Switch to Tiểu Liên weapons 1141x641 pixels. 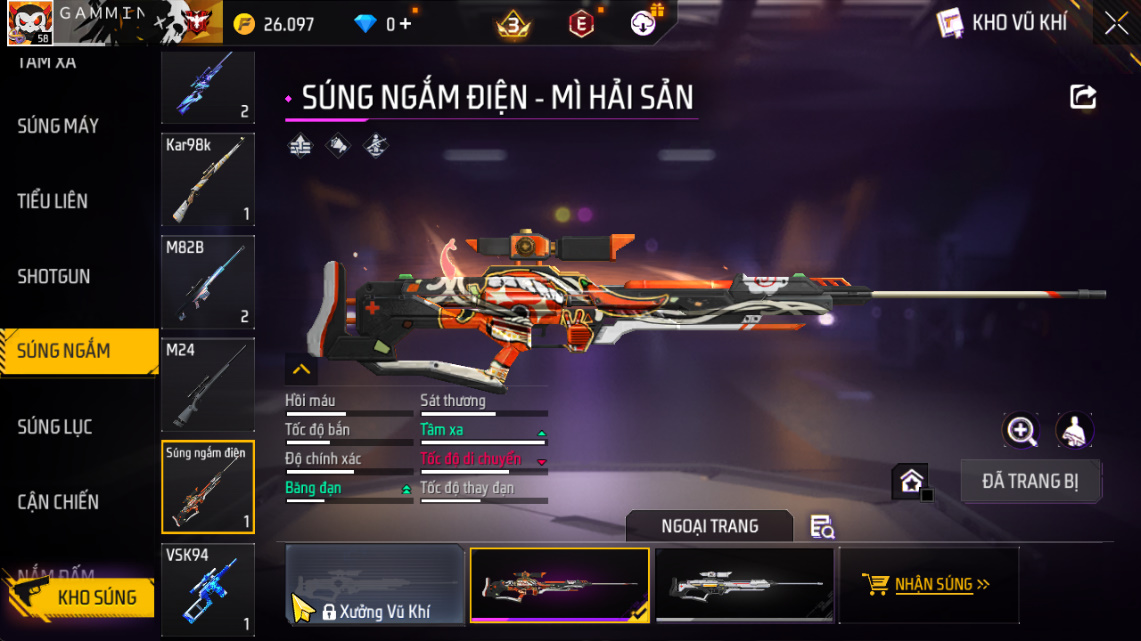click(x=53, y=201)
